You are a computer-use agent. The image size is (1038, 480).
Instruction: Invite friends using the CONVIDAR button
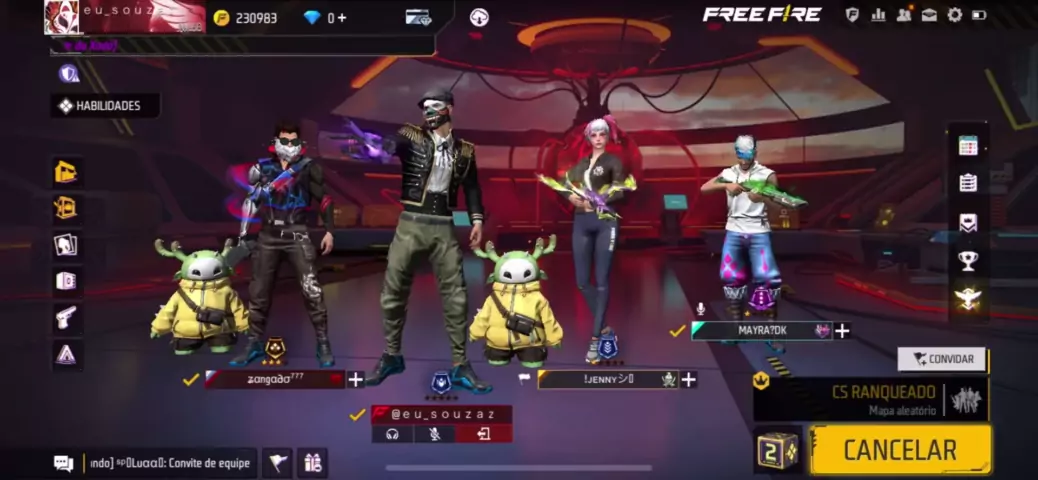(x=942, y=359)
